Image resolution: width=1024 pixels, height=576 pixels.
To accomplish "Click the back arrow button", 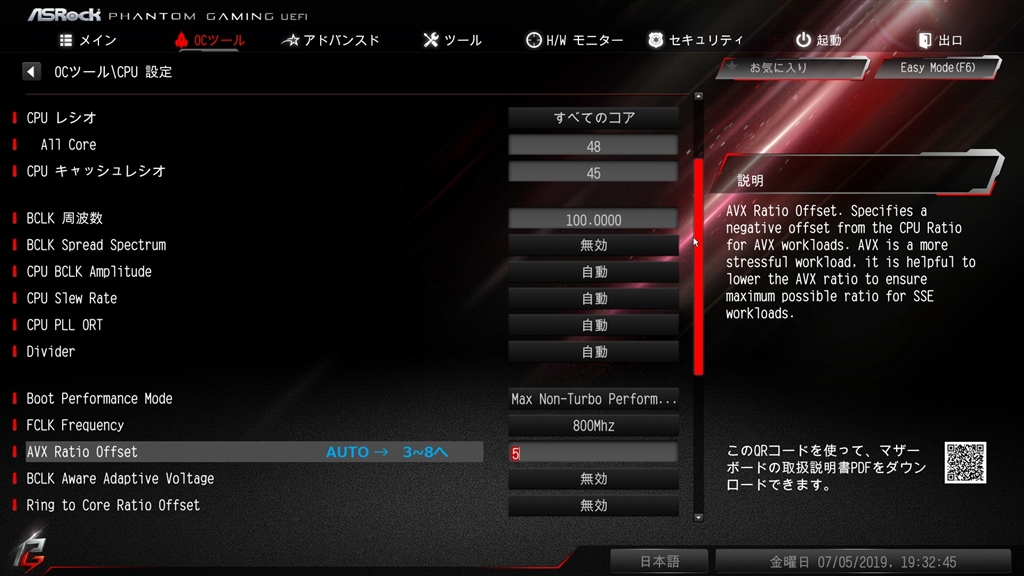I will [32, 72].
